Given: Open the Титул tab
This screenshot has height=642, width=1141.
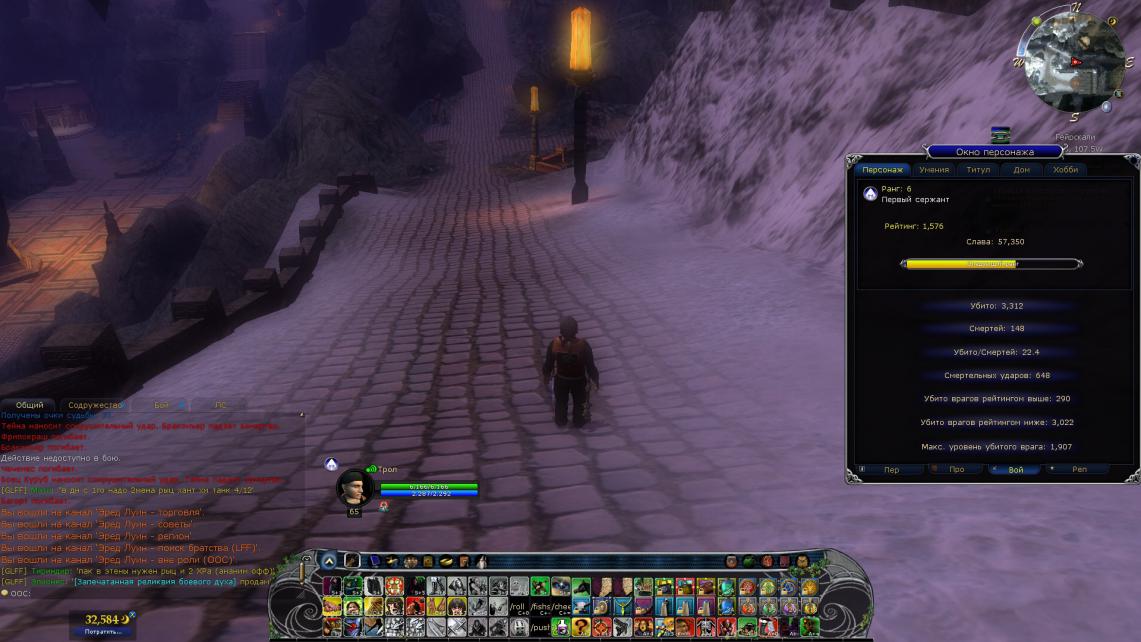Looking at the screenshot, I should [x=978, y=170].
